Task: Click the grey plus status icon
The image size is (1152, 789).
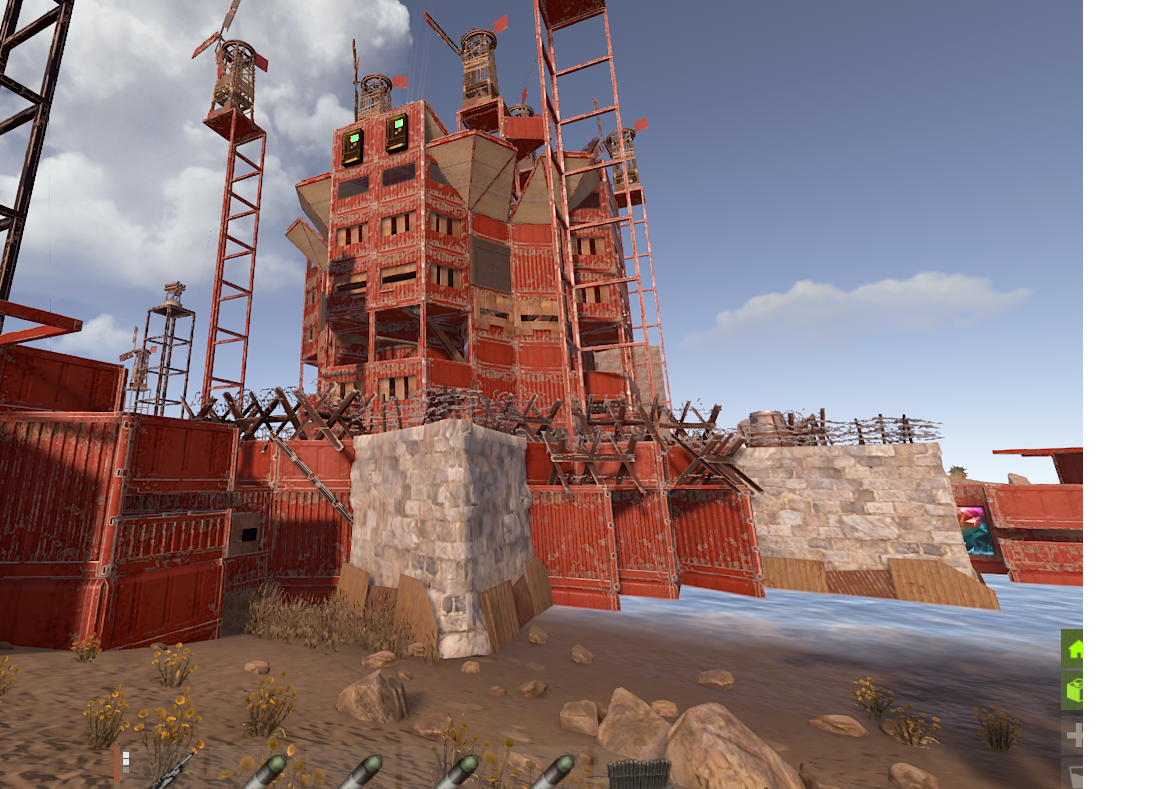Action: [x=1074, y=737]
